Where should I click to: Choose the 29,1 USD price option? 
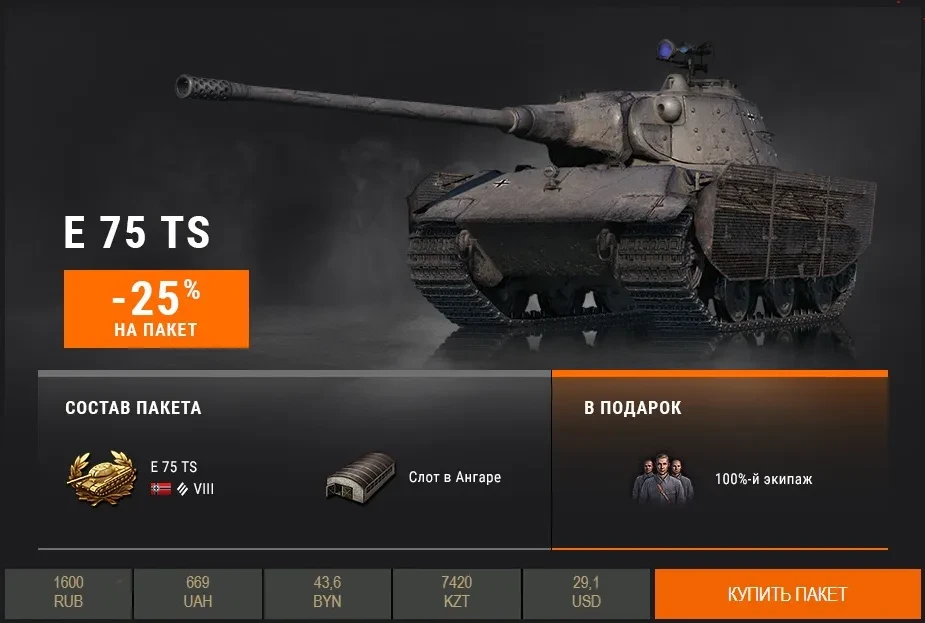586,593
